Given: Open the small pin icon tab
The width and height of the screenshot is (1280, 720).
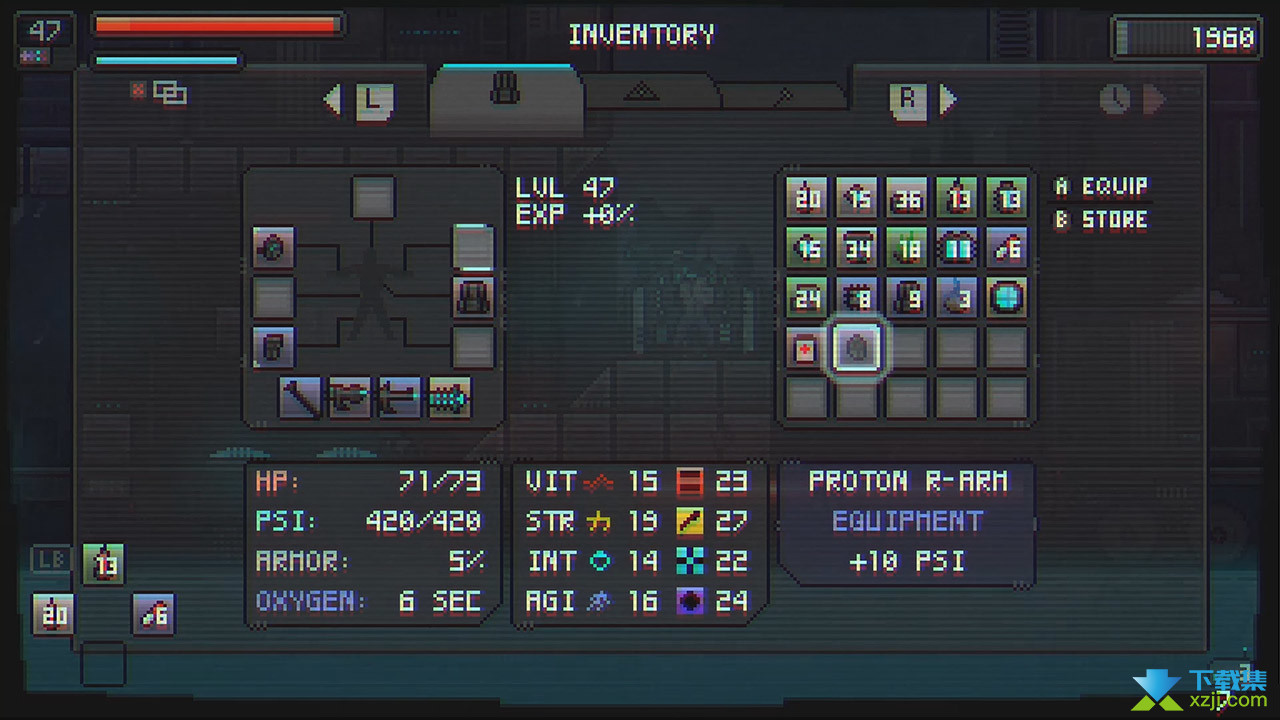Looking at the screenshot, I should click(x=785, y=96).
